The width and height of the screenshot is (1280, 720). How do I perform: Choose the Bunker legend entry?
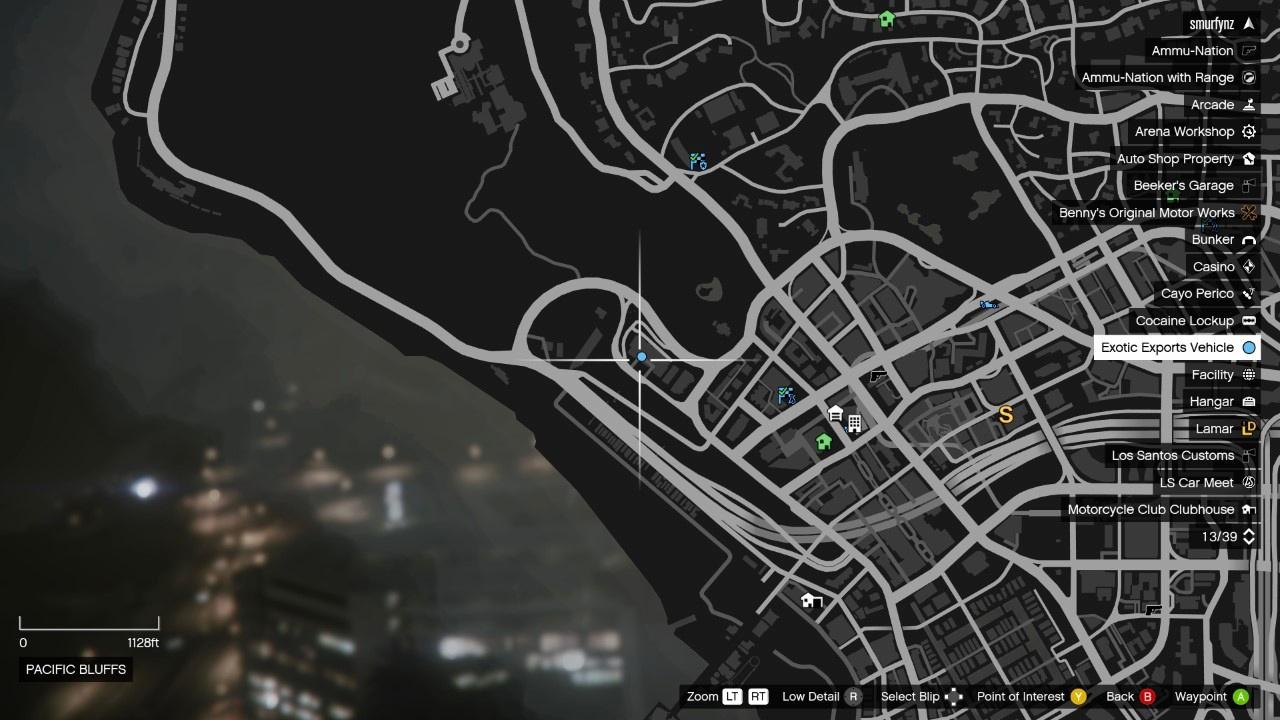(x=1222, y=240)
